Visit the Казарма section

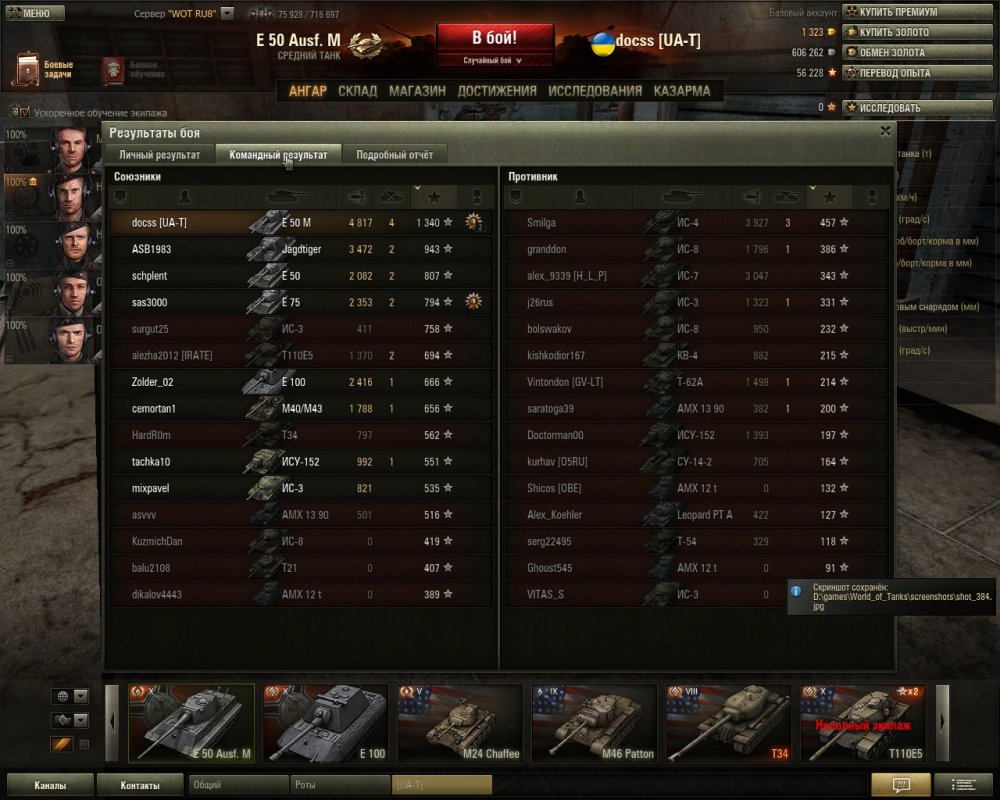682,91
